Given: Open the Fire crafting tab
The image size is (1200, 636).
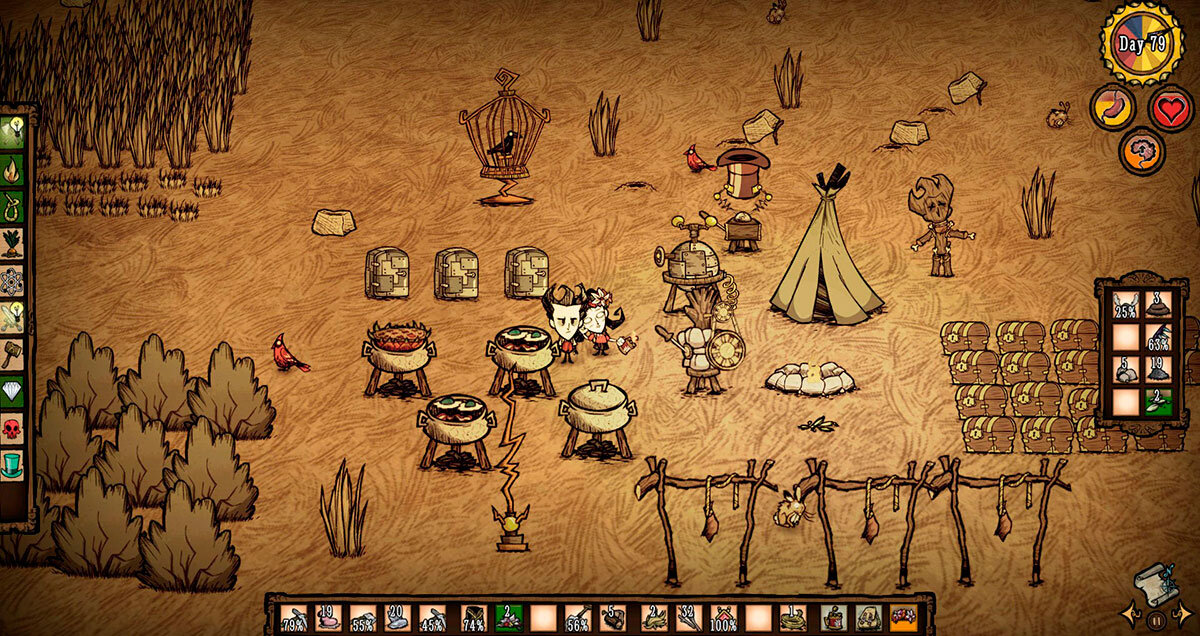Looking at the screenshot, I should click(14, 167).
